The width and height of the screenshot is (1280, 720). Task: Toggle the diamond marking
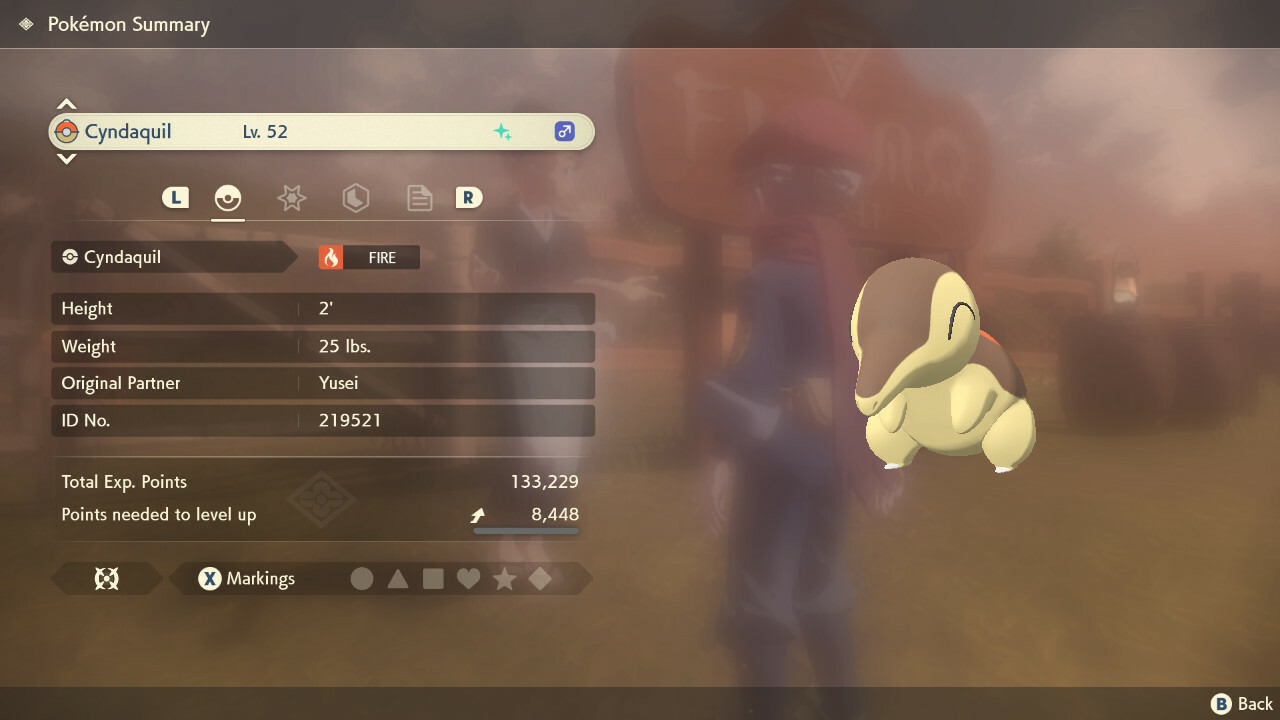540,578
